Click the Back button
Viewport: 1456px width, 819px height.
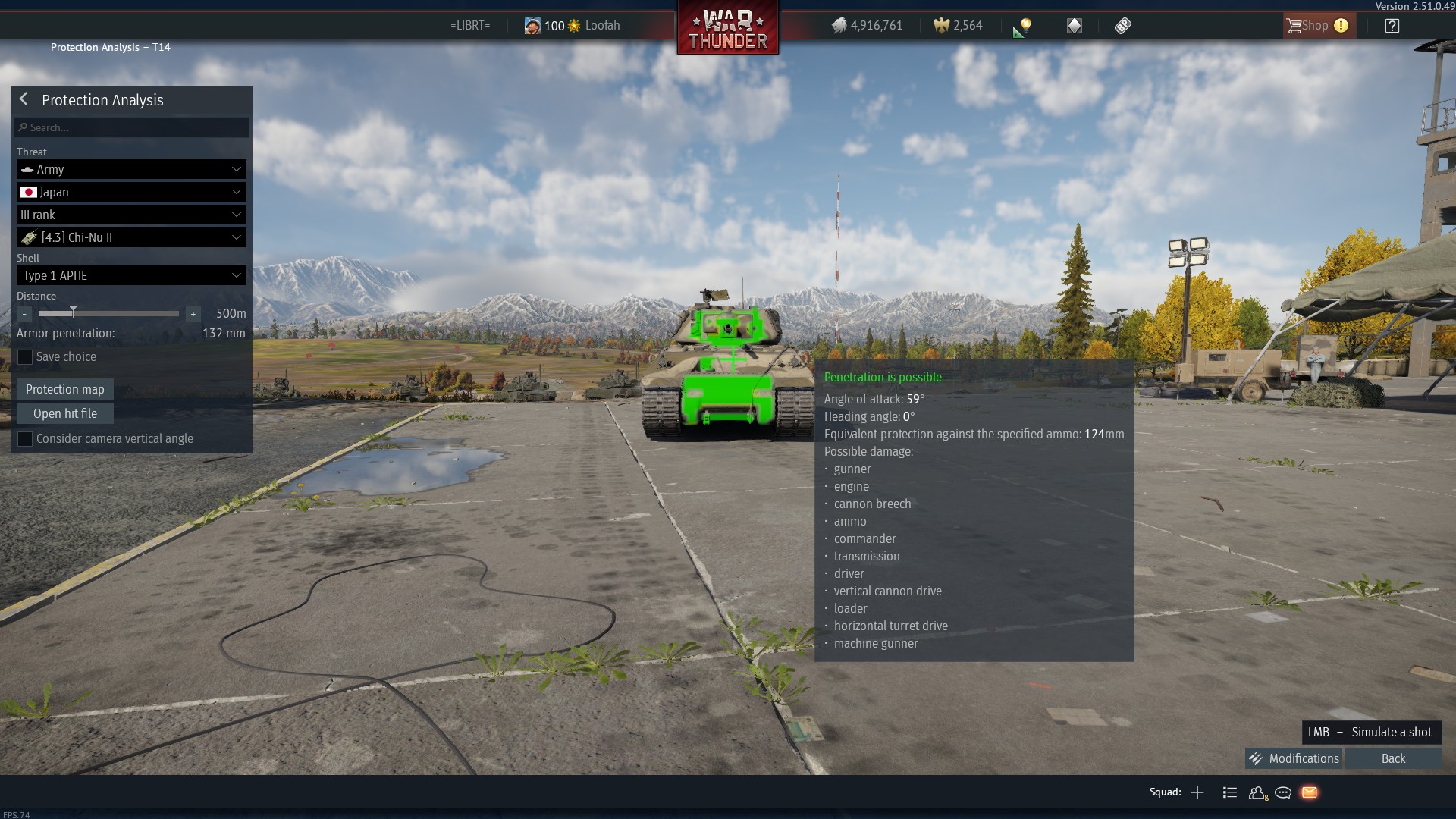pos(1393,758)
